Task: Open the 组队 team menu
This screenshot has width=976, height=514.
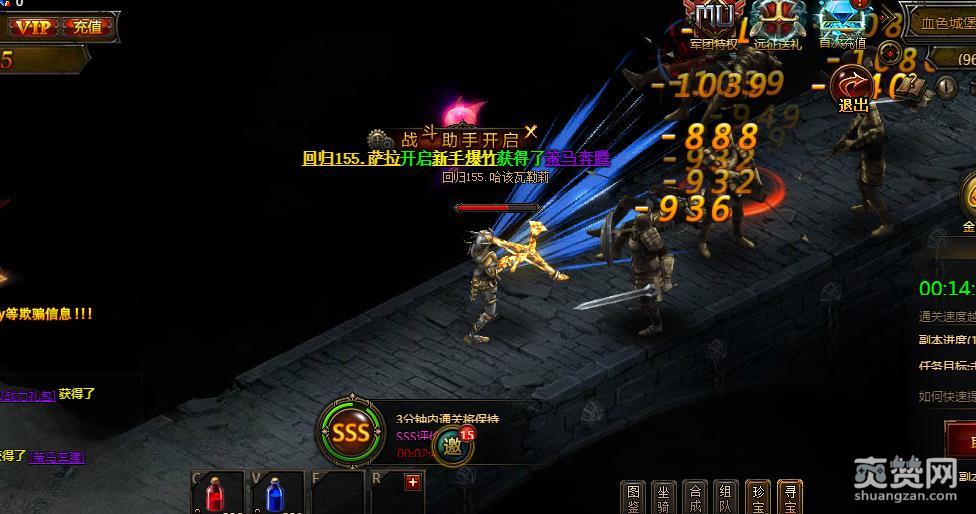Action: [726, 497]
